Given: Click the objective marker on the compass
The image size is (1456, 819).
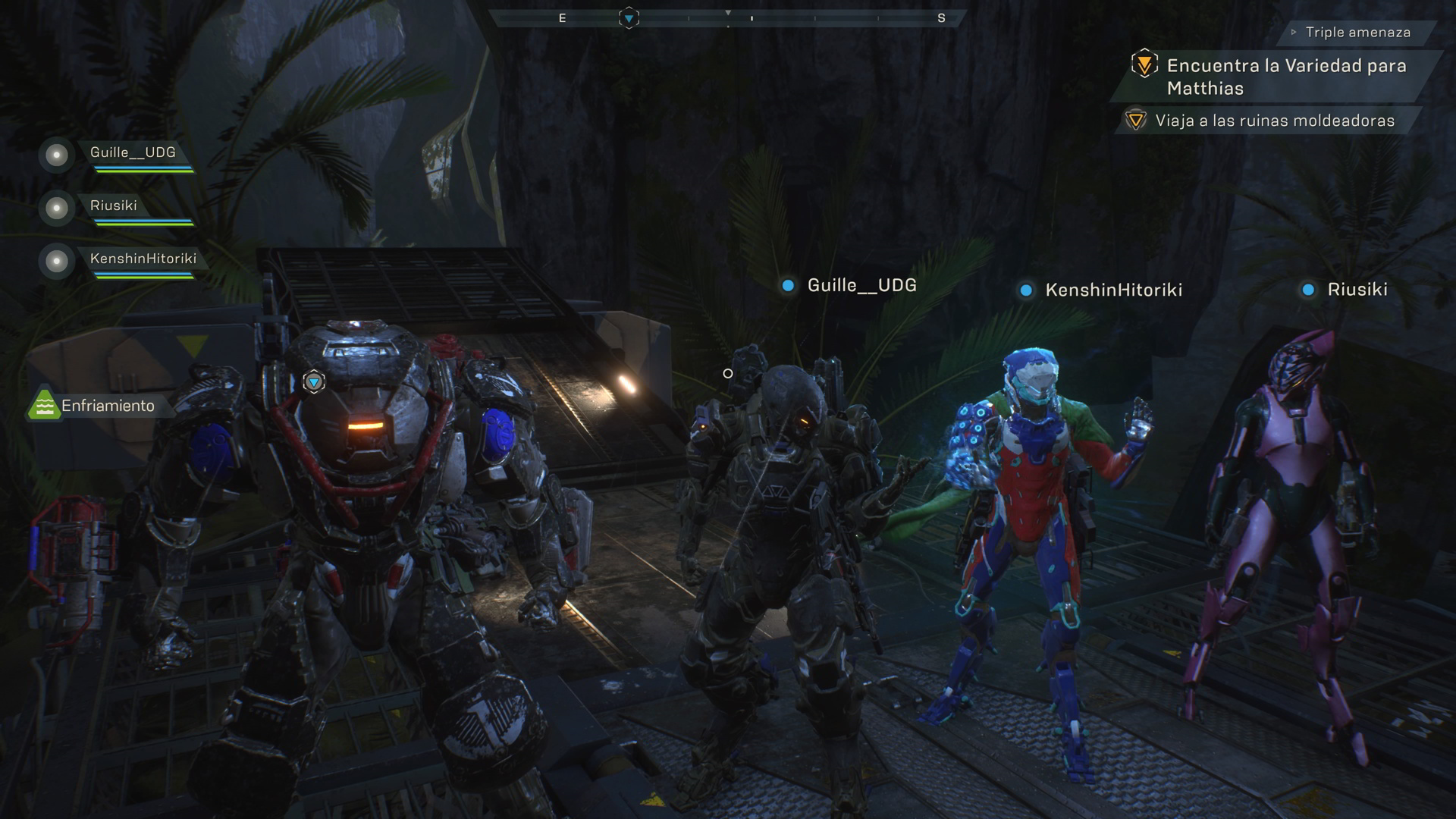Looking at the screenshot, I should (x=629, y=17).
